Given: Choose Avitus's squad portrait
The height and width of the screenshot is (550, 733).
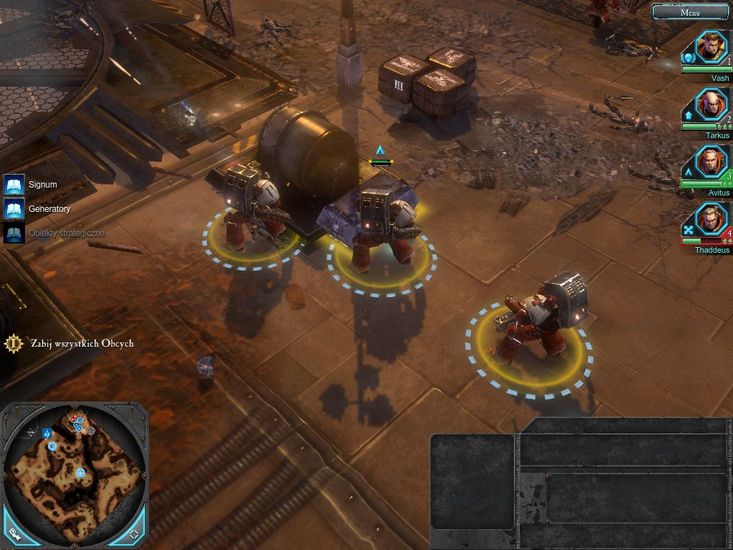Looking at the screenshot, I should [x=711, y=161].
